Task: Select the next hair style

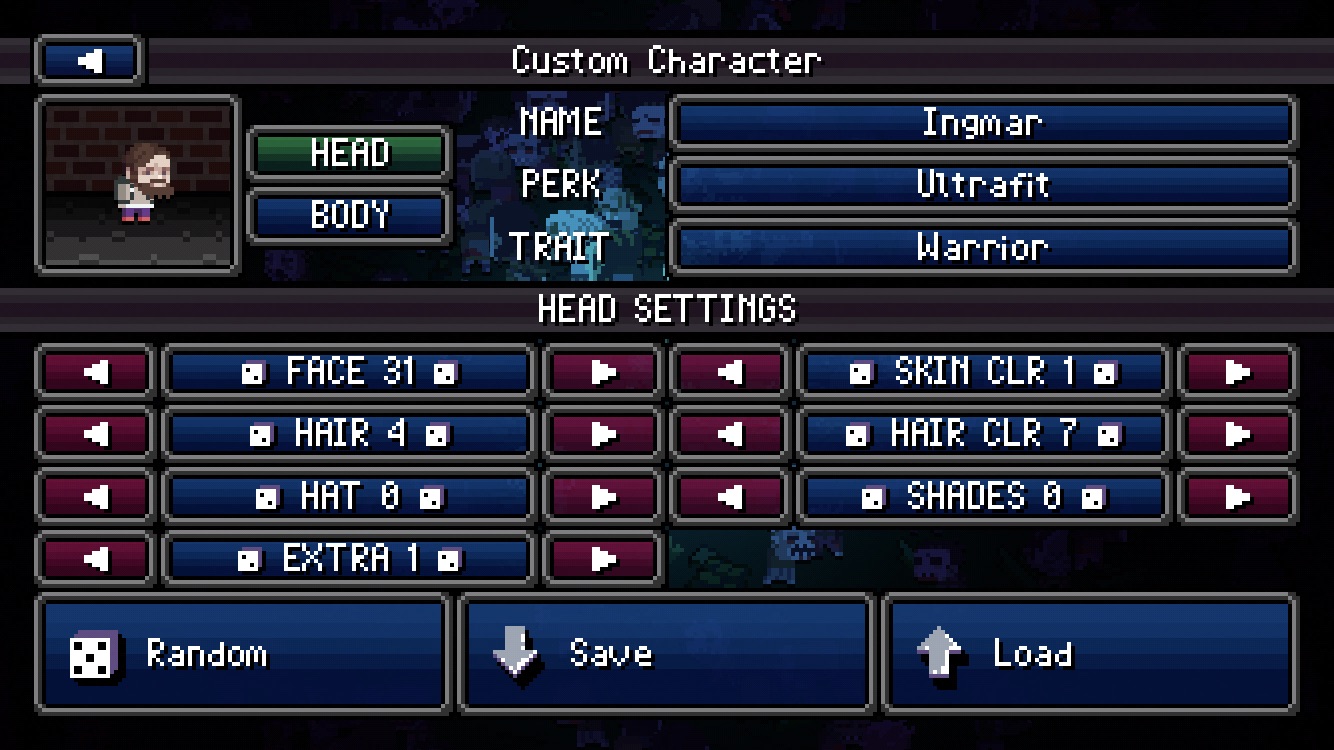Action: [x=602, y=434]
